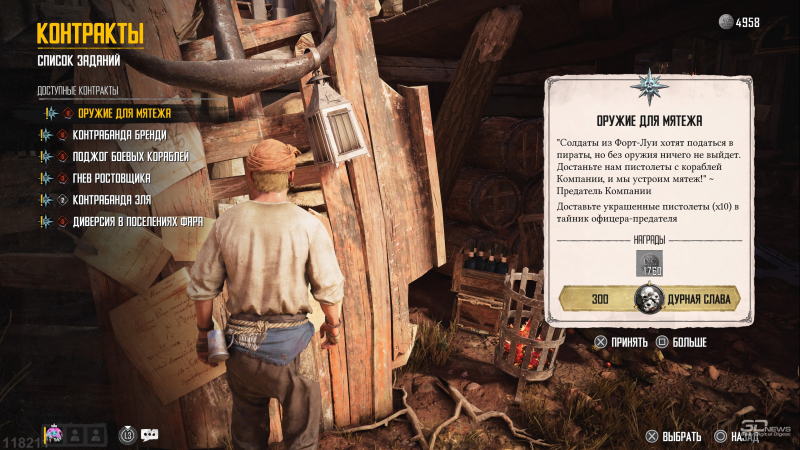800x450 pixels.
Task: Choose the Контрабанда бренди contract
Action: 119,135
